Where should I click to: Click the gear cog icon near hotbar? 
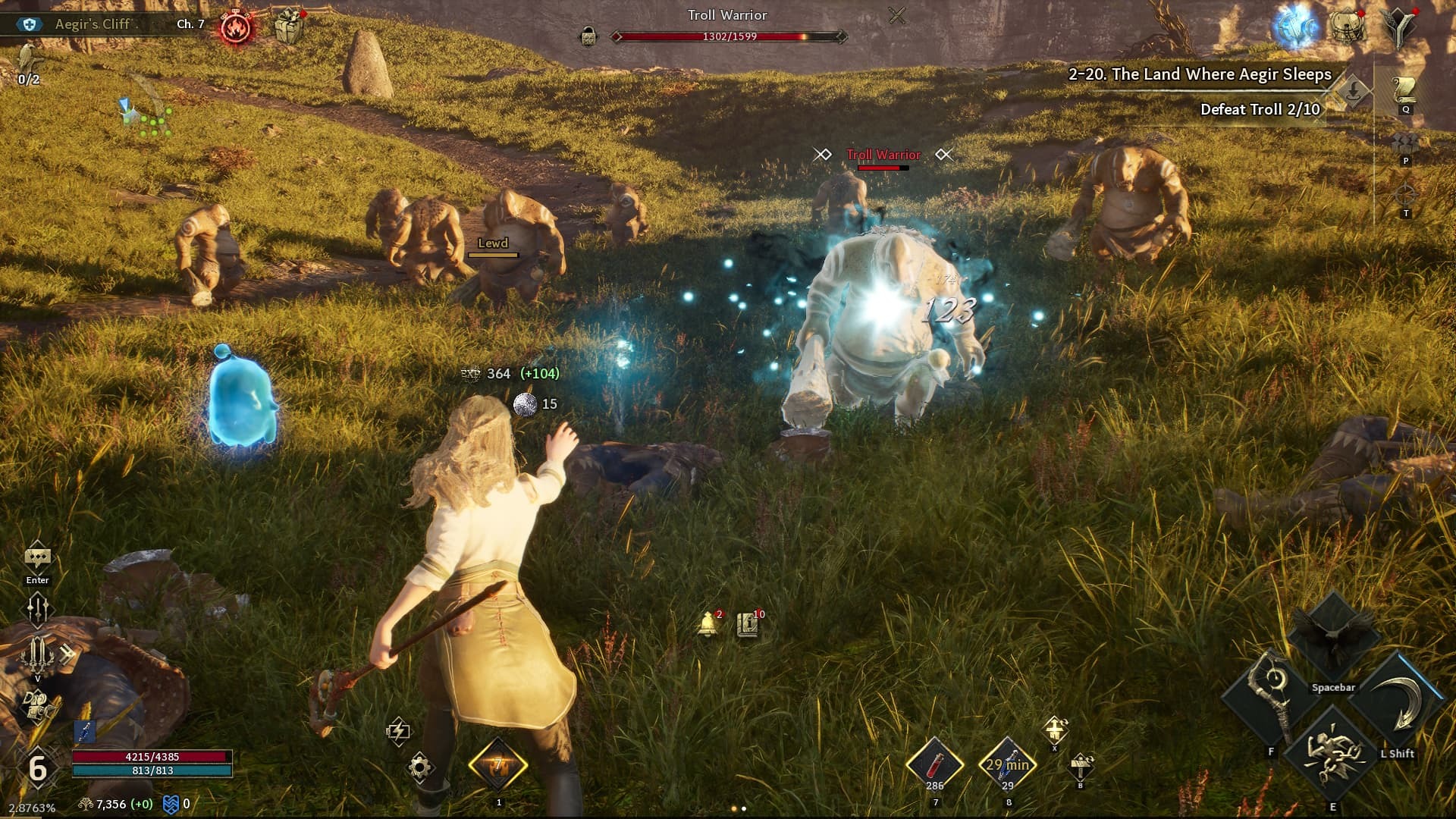(x=420, y=767)
